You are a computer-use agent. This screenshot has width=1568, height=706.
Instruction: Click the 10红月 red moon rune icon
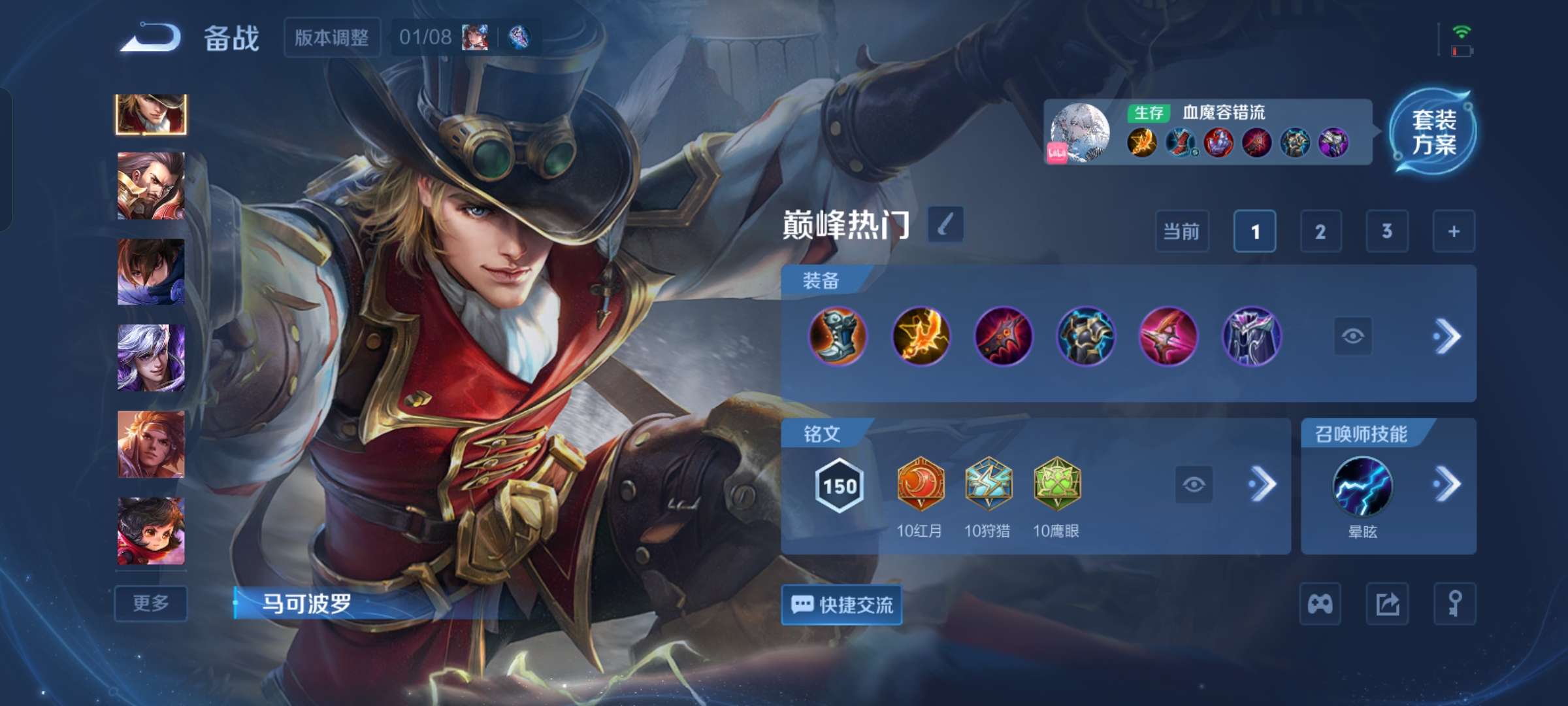point(921,485)
